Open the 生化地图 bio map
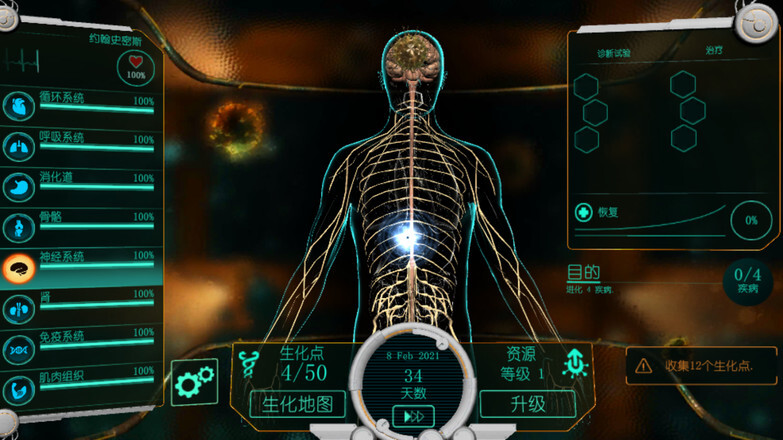783x440 pixels. pos(297,404)
